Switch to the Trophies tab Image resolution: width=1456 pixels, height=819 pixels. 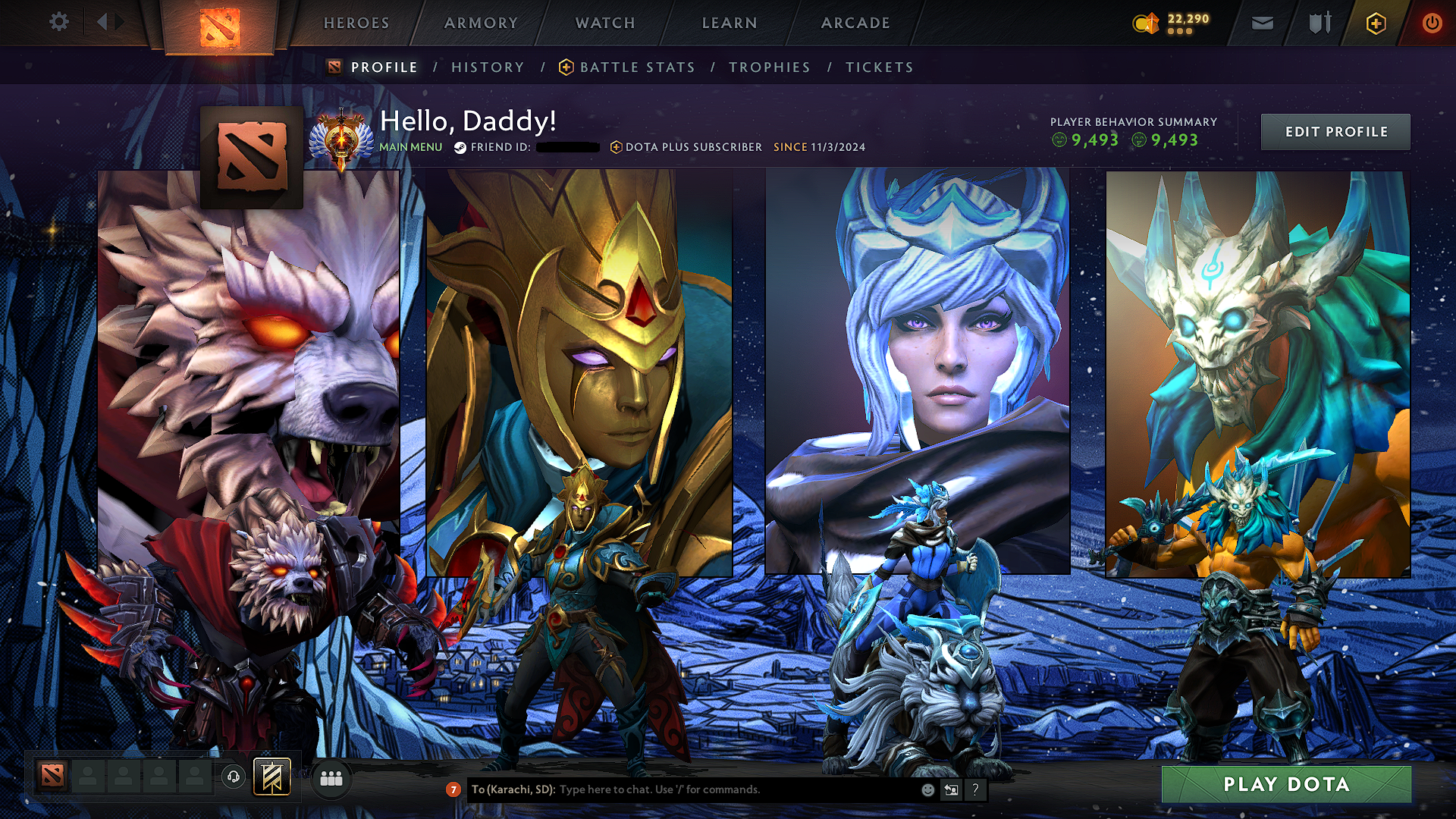(x=769, y=67)
